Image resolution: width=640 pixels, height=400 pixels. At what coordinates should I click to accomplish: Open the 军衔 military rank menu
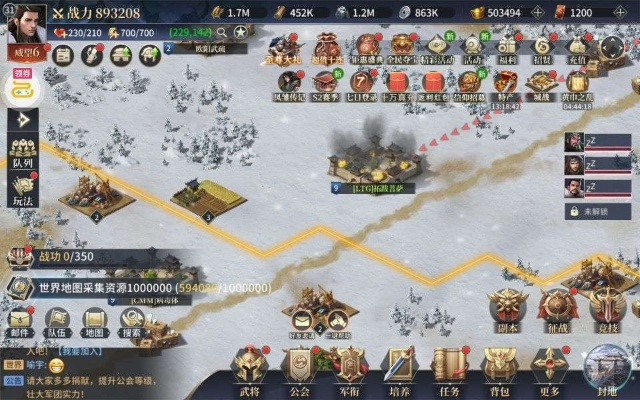click(x=350, y=366)
